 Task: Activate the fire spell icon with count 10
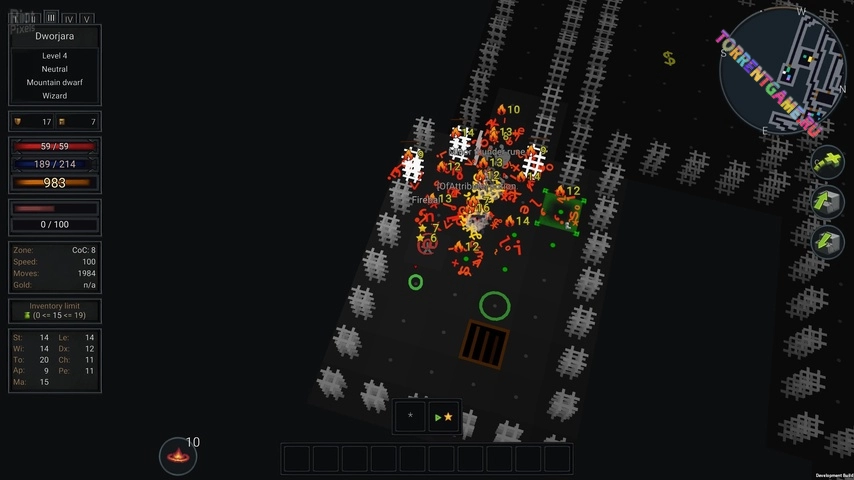point(178,456)
